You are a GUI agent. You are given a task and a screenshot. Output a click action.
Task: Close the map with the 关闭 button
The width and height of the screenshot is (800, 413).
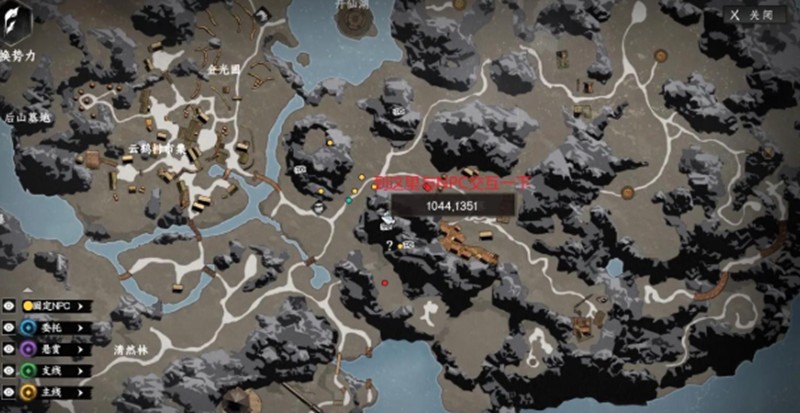pos(754,15)
